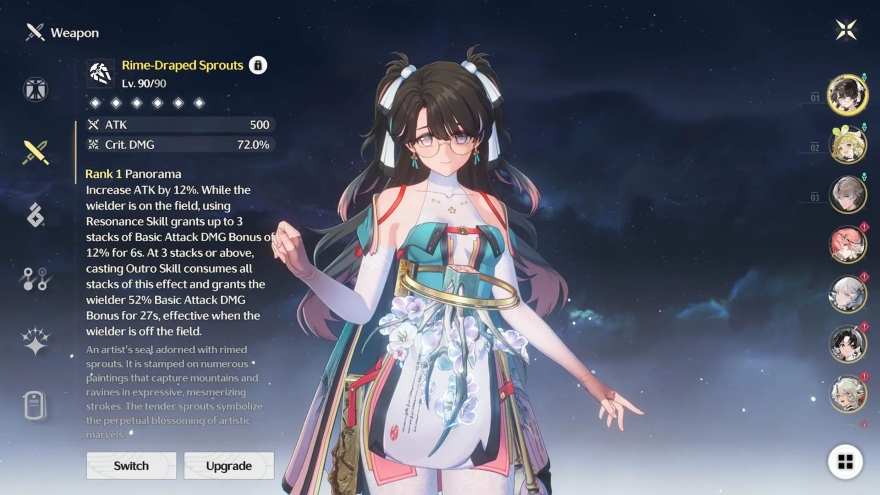This screenshot has height=495, width=880.
Task: Choose the gray-haired character in slot 03
Action: click(x=848, y=195)
